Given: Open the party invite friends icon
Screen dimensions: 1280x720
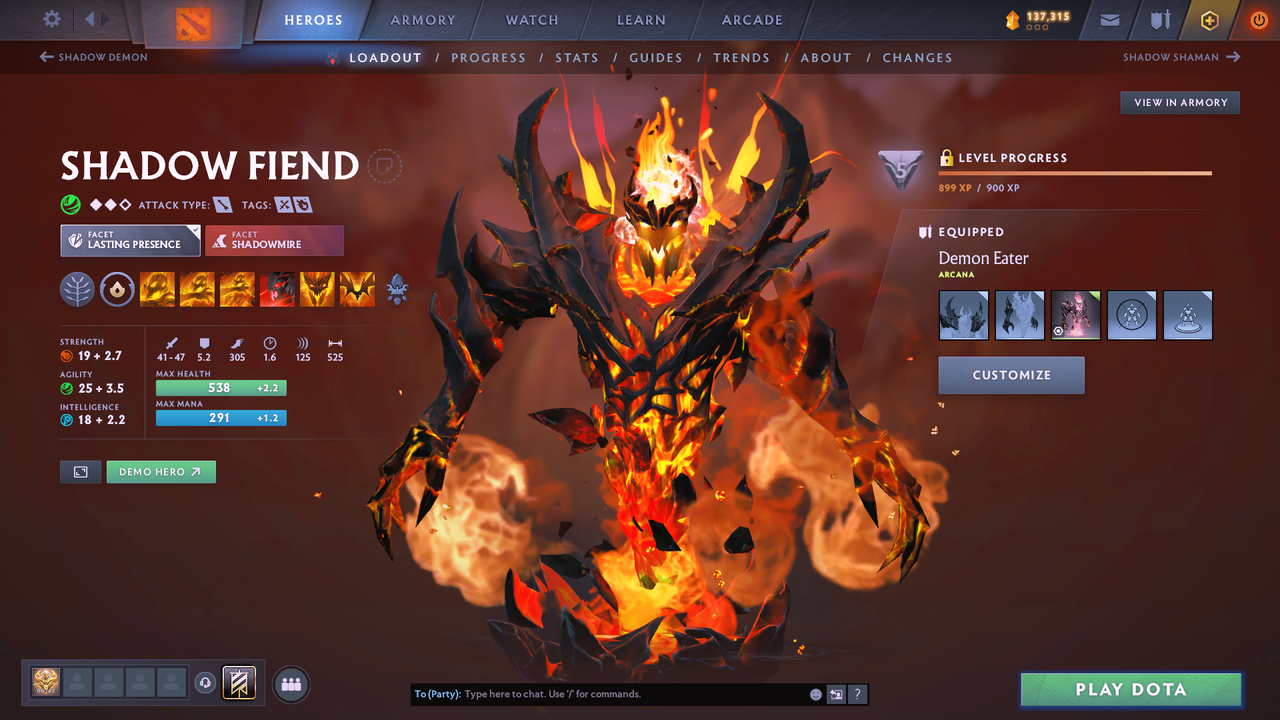Looking at the screenshot, I should (x=289, y=683).
